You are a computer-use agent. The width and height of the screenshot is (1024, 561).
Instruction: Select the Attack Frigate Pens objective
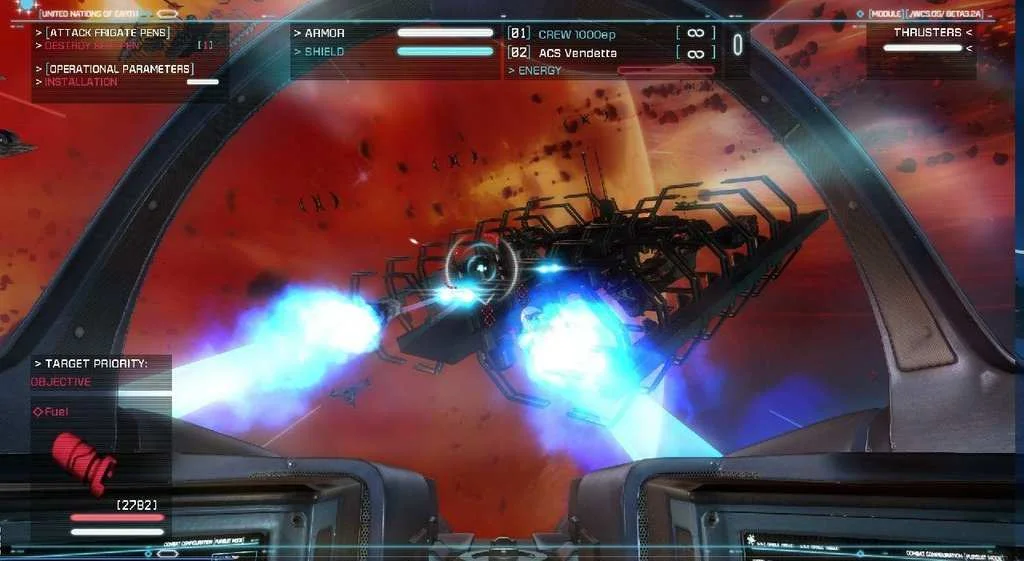[x=108, y=33]
